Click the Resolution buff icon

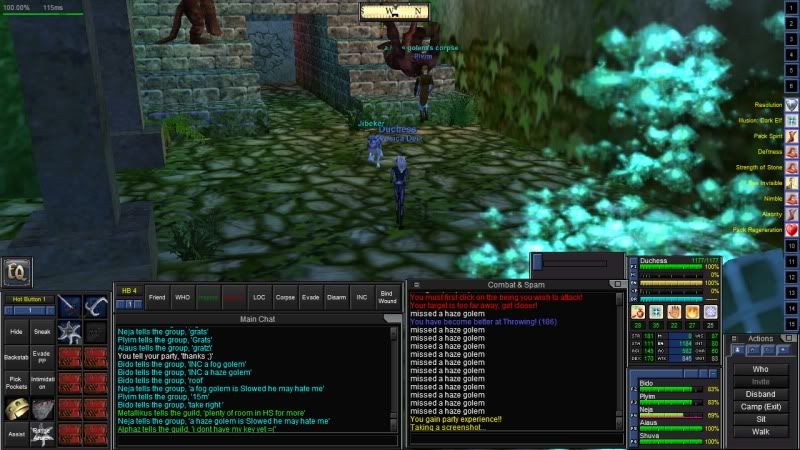point(790,105)
